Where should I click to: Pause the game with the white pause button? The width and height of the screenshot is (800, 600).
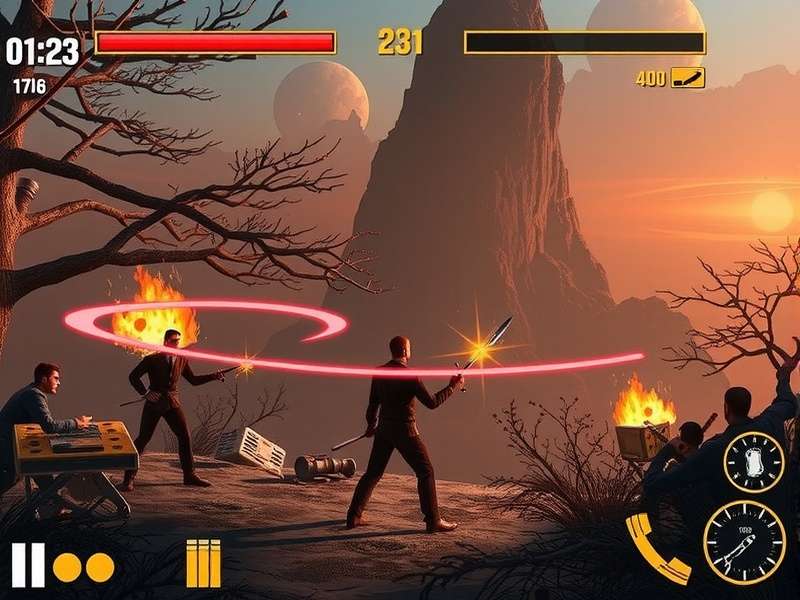[x=28, y=565]
